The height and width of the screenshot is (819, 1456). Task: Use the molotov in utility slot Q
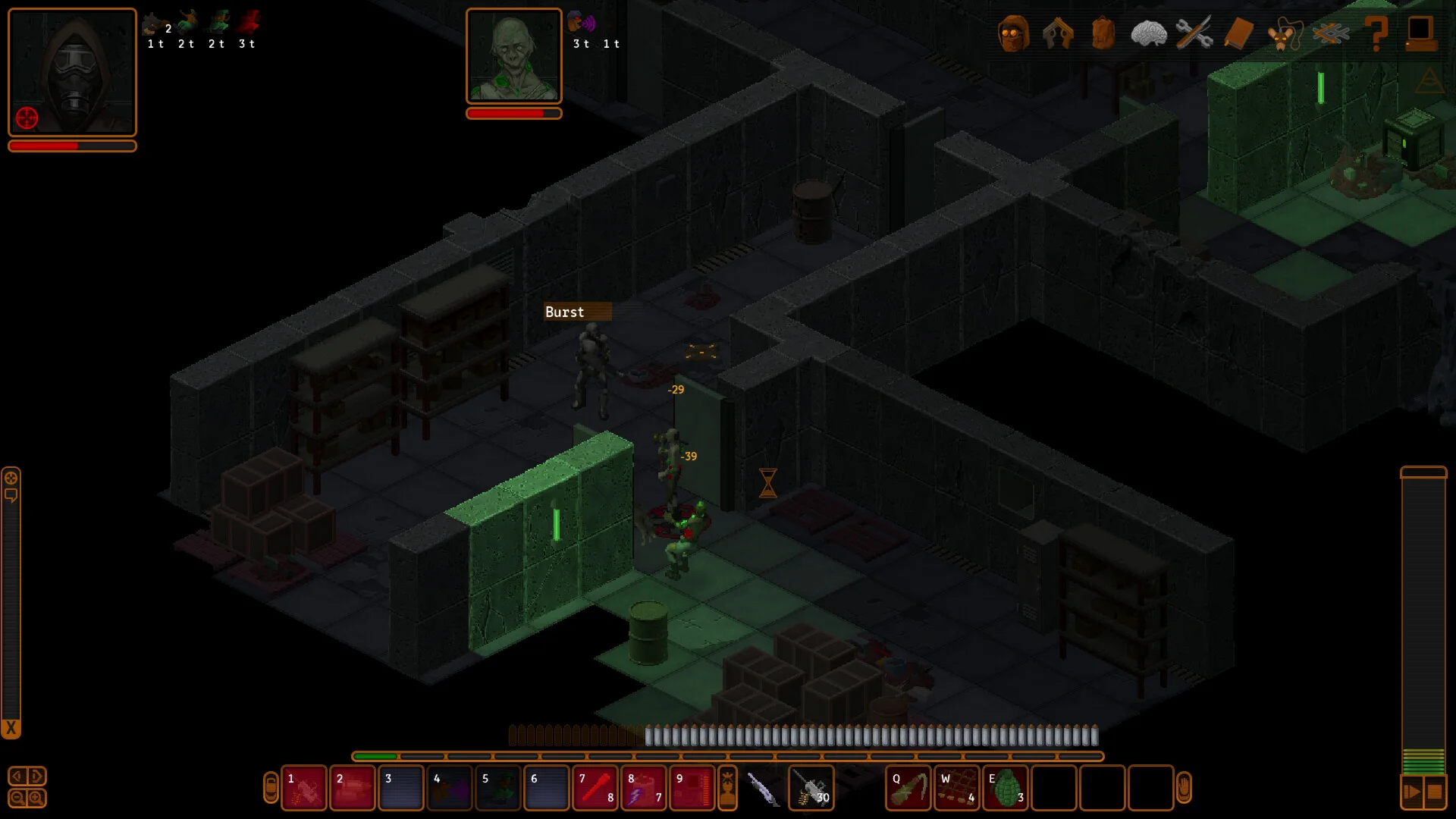click(908, 788)
